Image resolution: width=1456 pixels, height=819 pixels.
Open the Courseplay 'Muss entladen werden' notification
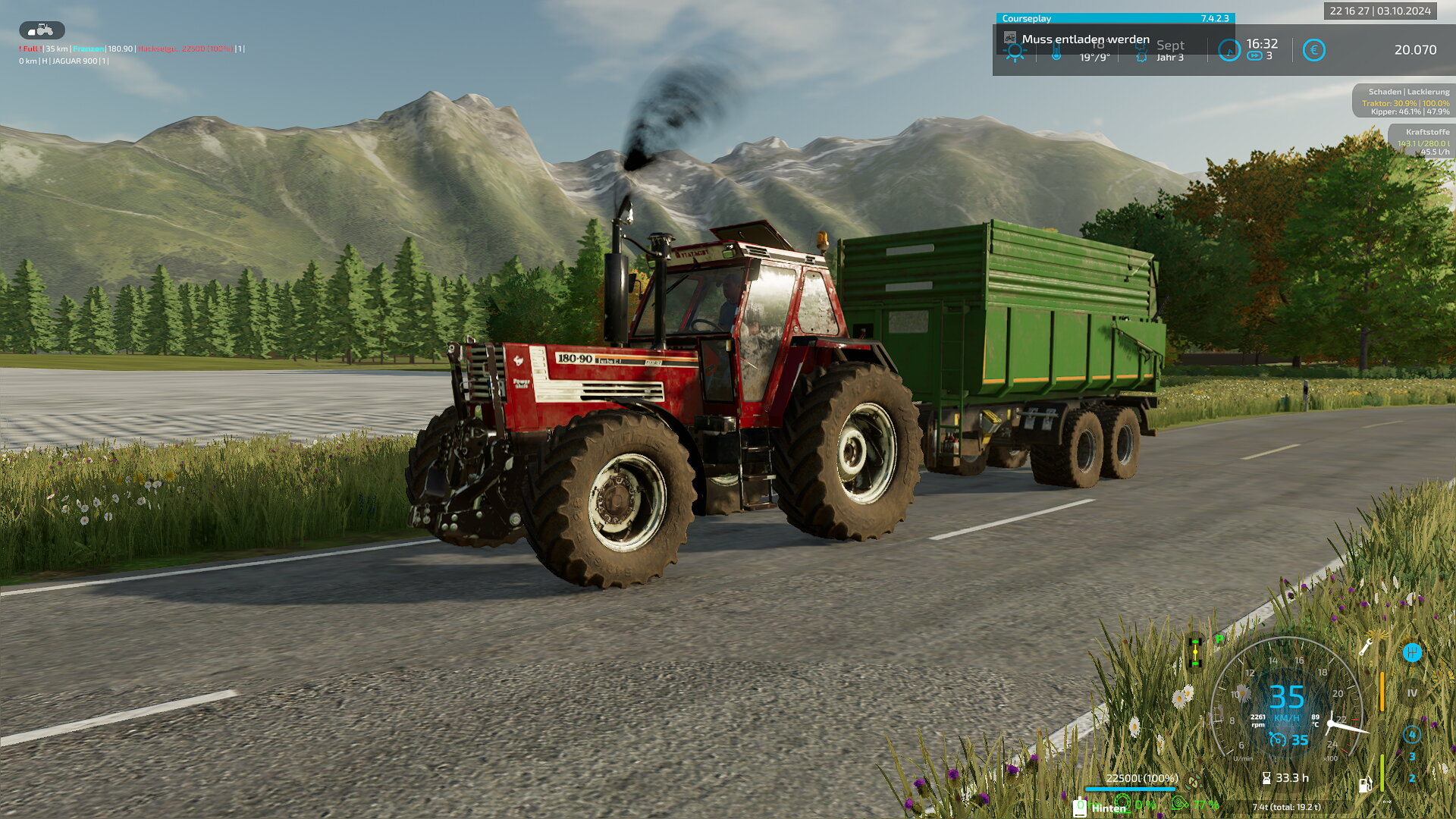[1084, 39]
